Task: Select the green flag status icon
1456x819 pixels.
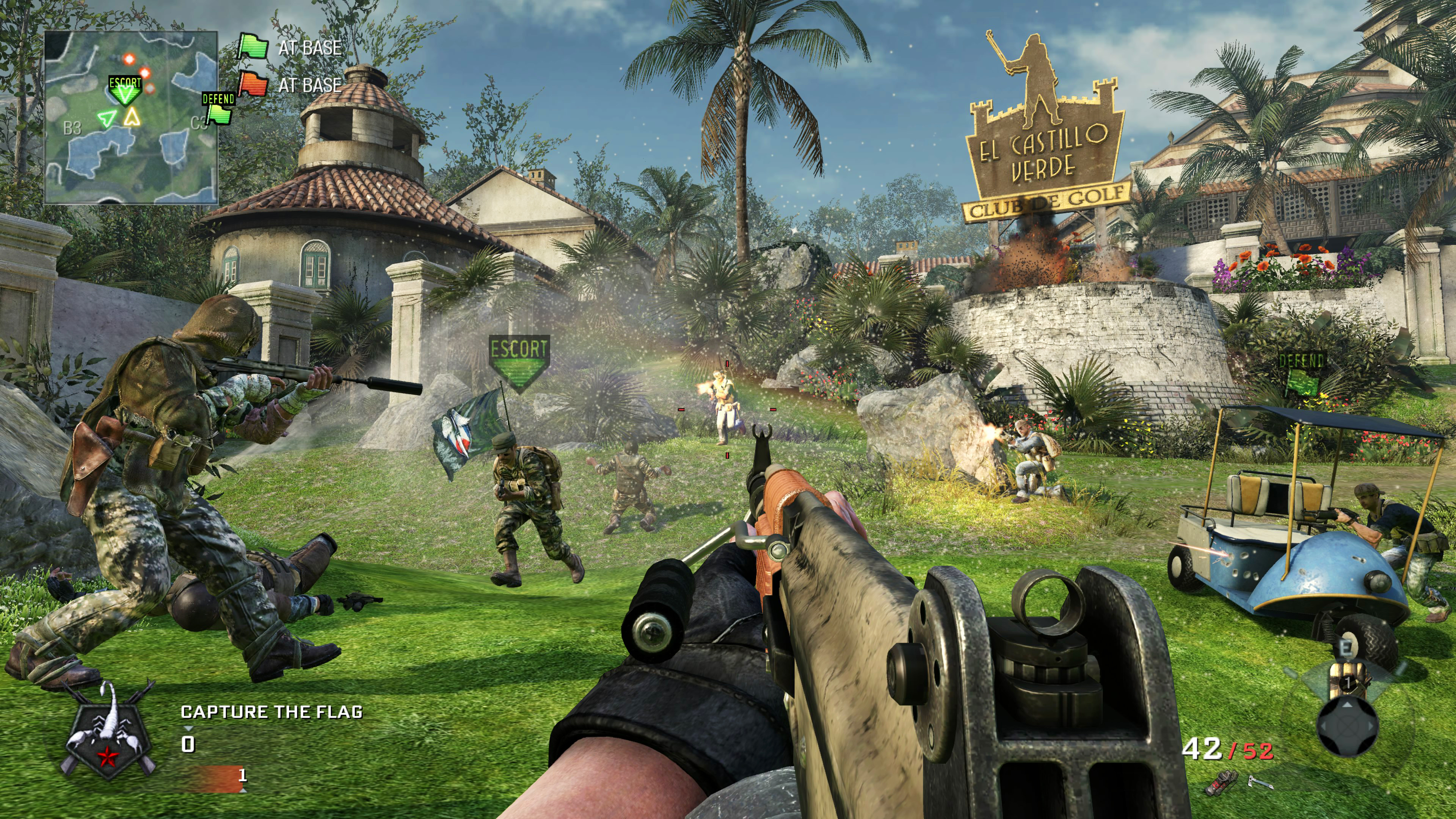Action: coord(253,47)
